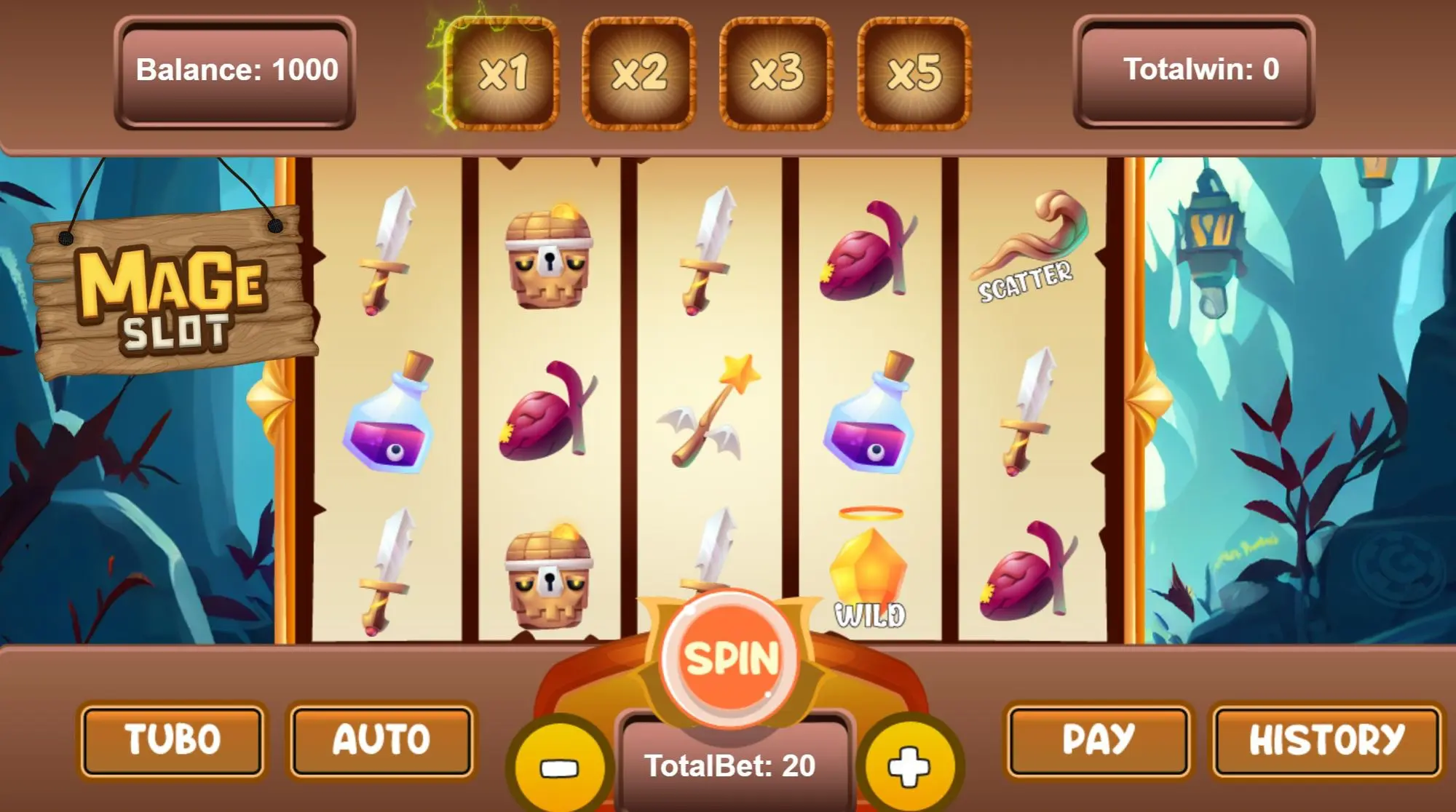The width and height of the screenshot is (1456, 812).
Task: Click the plus icon to increase bet
Action: point(914,764)
